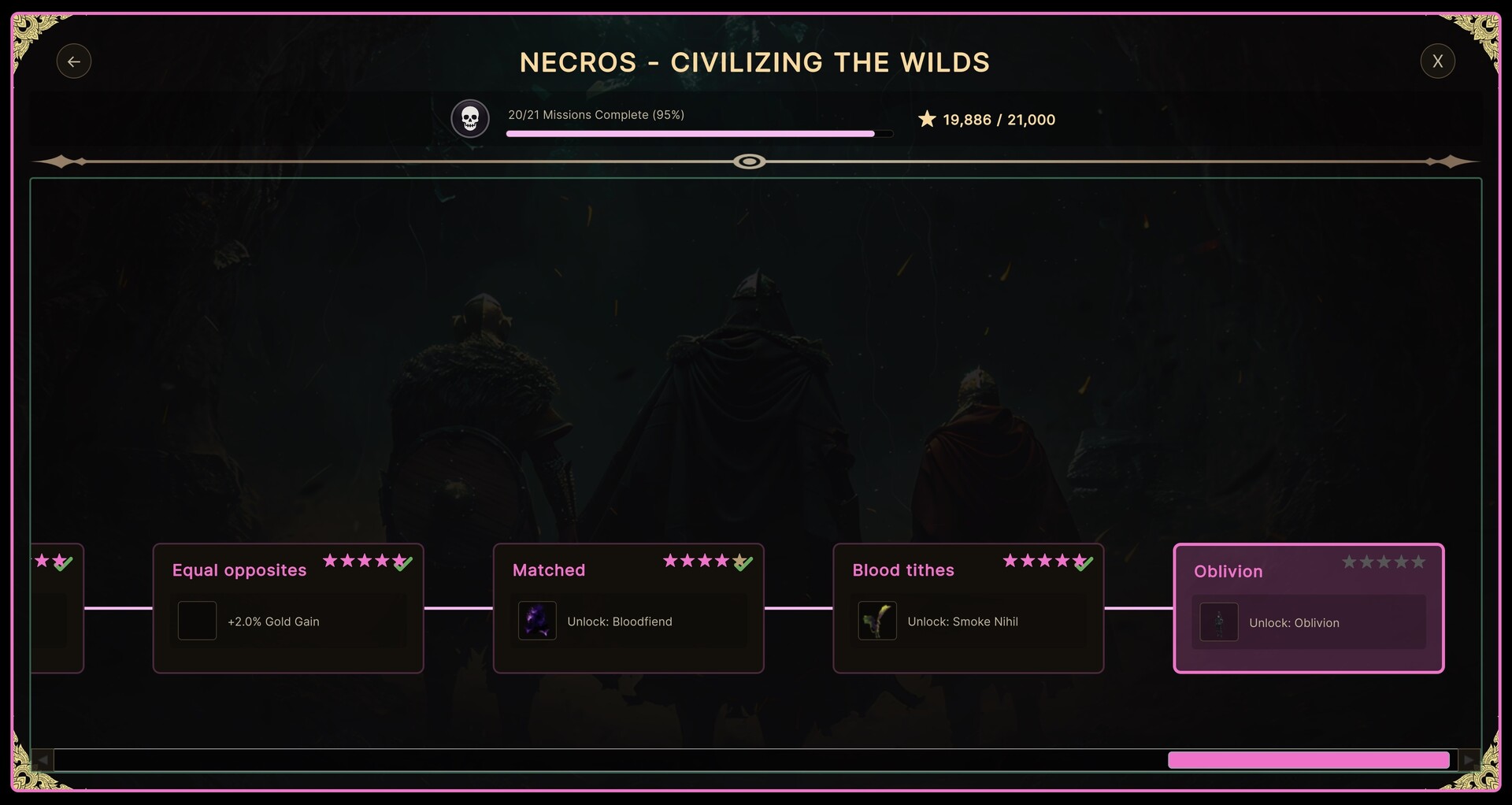Click the completion checkmark on Matched star row
Image resolution: width=1512 pixels, height=805 pixels.
pyautogui.click(x=743, y=562)
